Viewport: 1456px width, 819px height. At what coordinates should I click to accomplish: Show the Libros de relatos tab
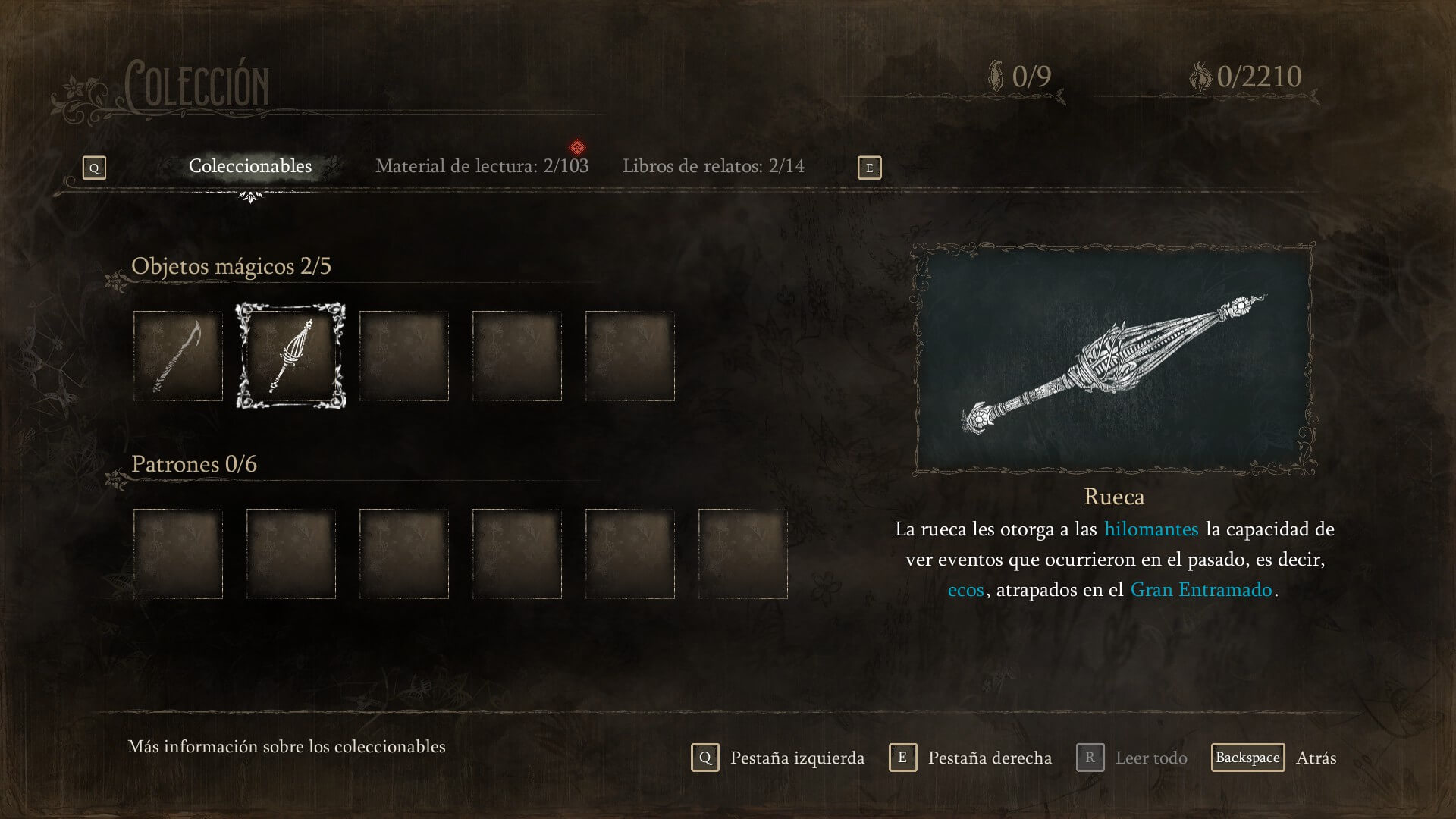tap(713, 166)
